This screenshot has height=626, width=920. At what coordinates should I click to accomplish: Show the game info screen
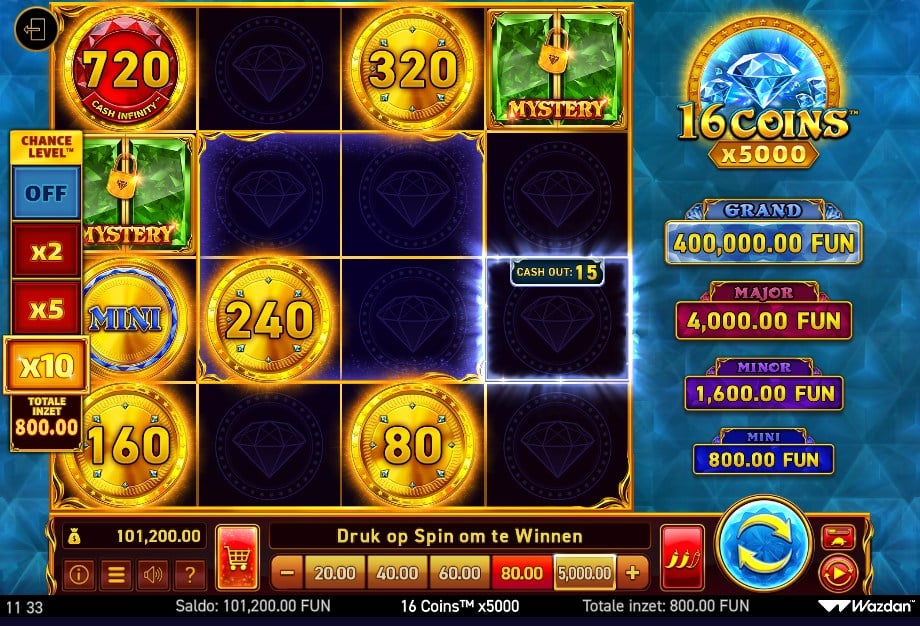[80, 574]
